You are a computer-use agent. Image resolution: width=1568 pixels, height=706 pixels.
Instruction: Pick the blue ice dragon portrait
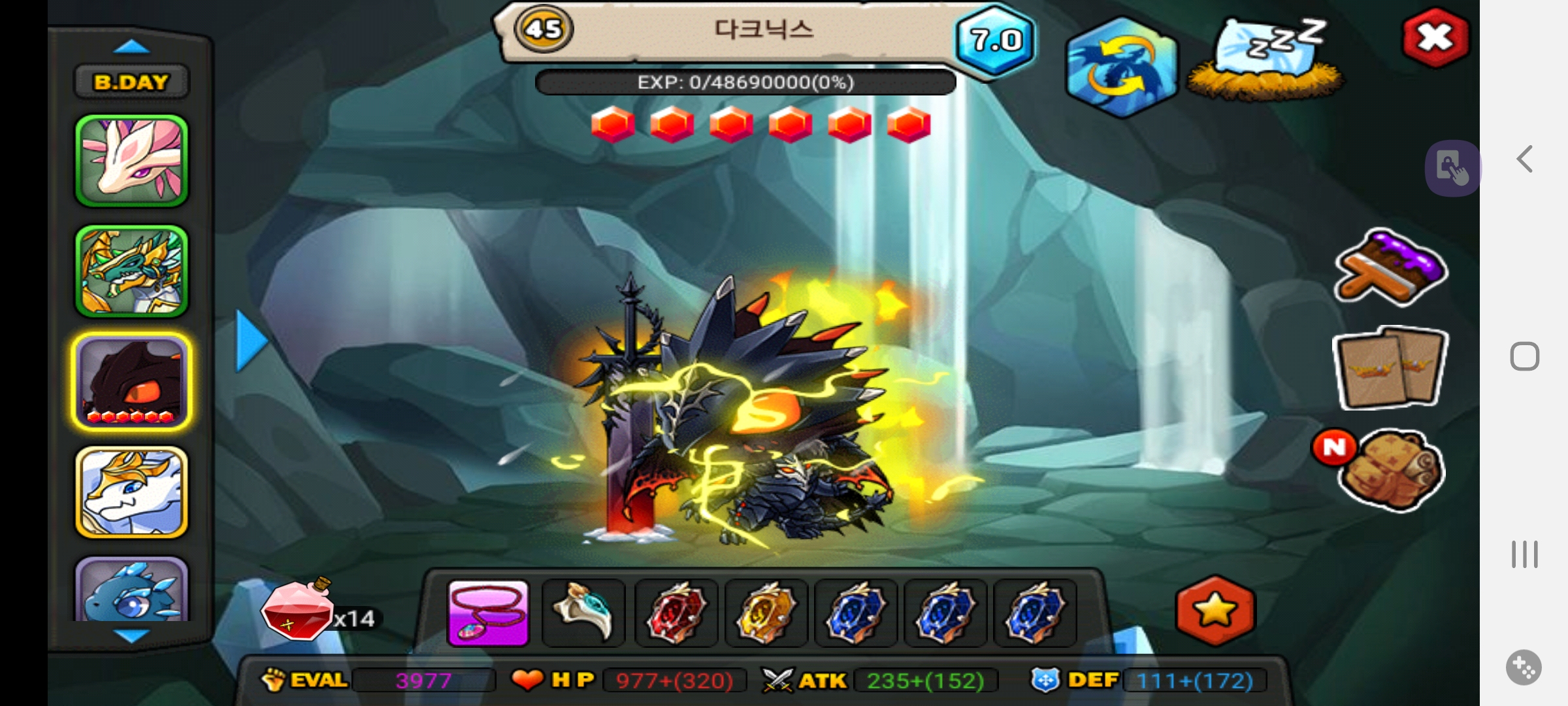tap(131, 590)
